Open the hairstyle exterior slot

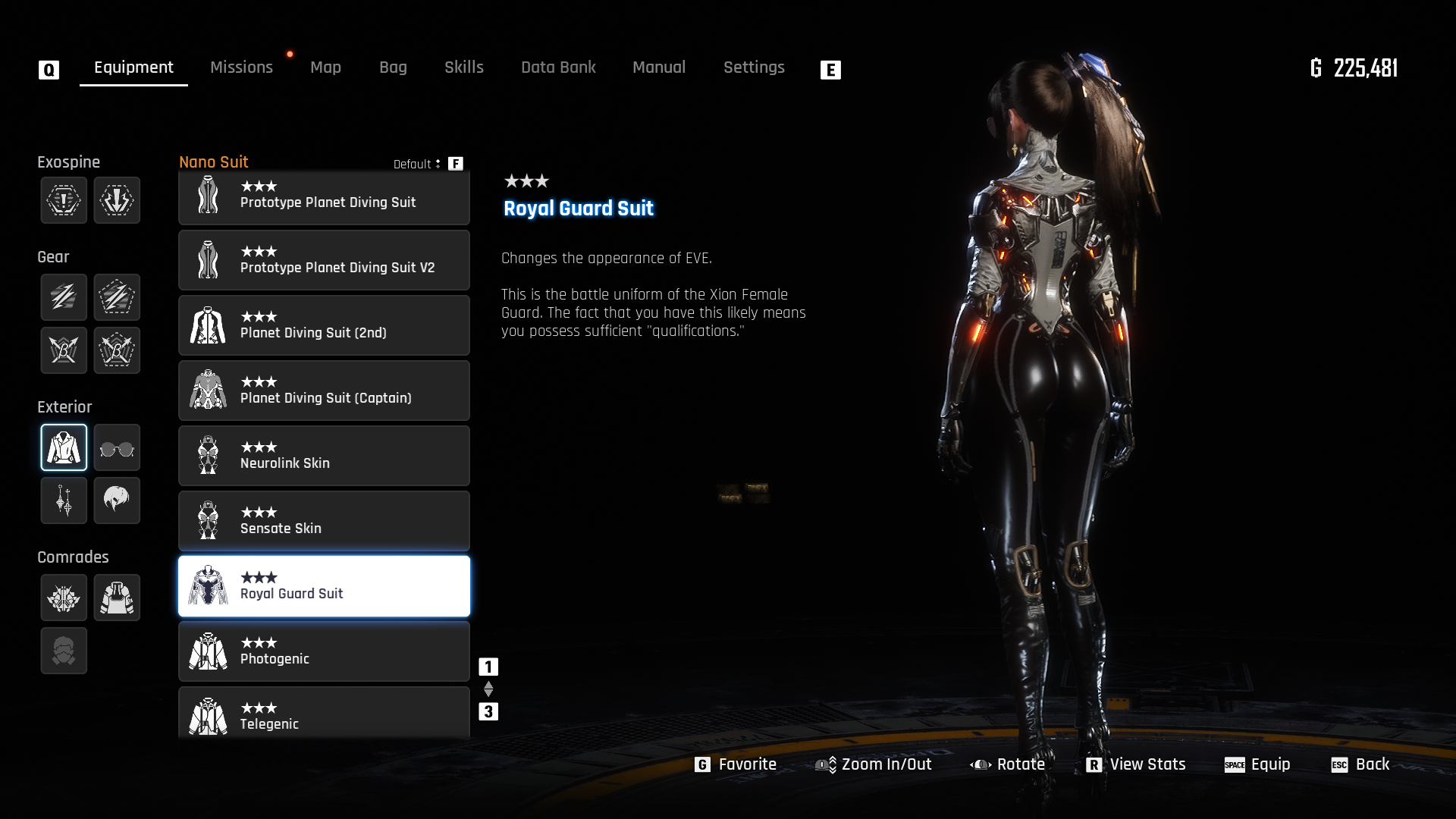point(117,500)
